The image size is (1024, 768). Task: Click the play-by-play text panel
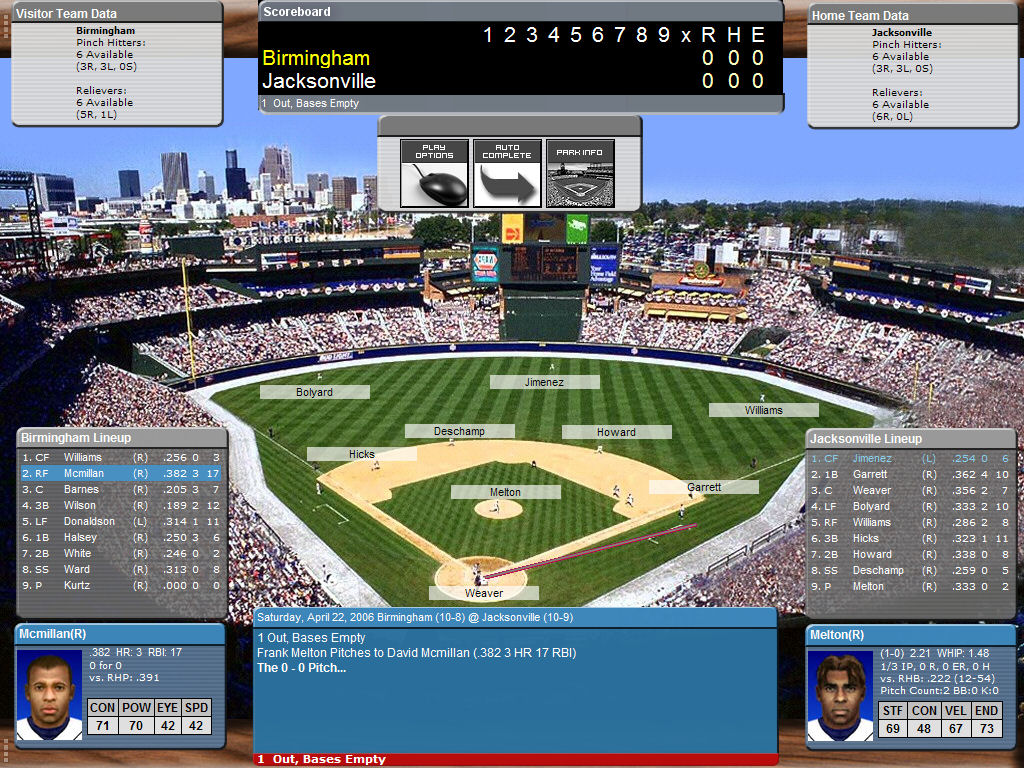point(515,690)
